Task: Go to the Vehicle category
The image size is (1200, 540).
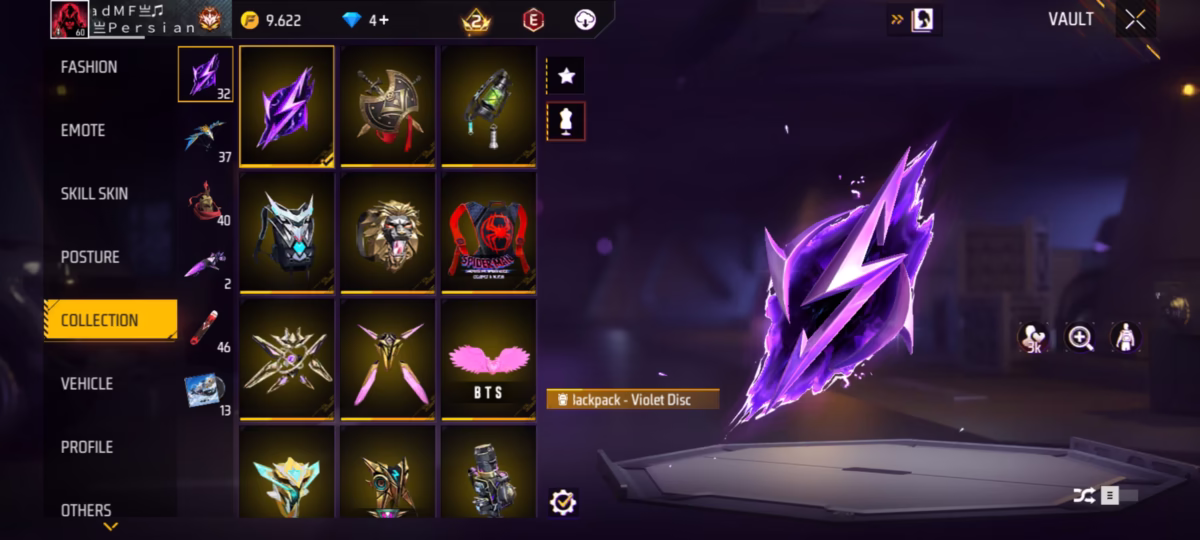Action: 87,383
